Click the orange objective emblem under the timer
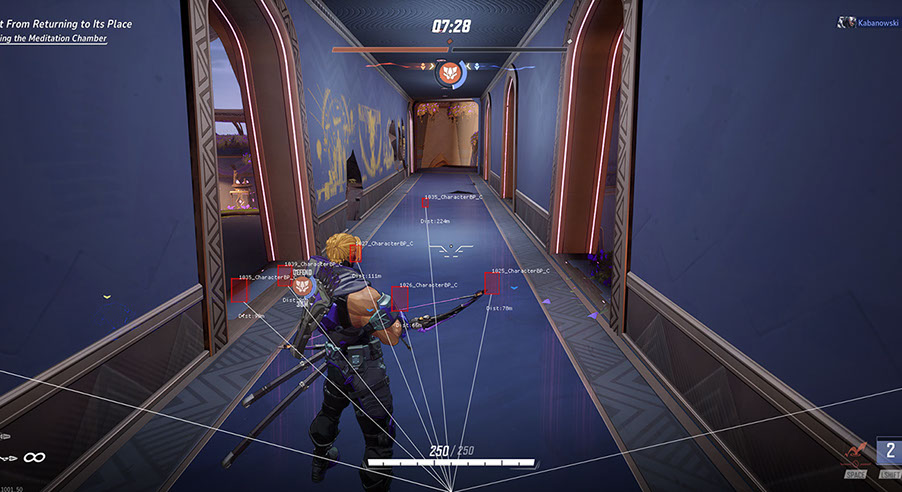The height and width of the screenshot is (492, 902). (448, 73)
